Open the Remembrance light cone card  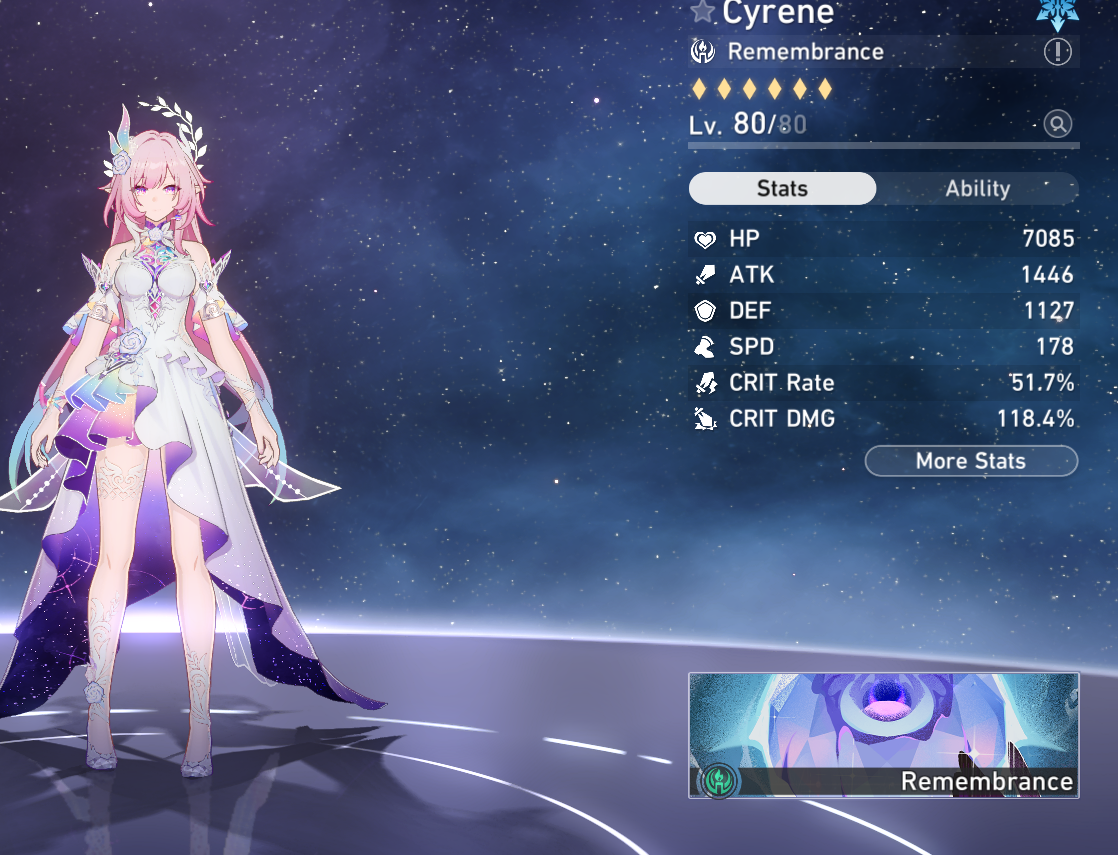coord(883,735)
